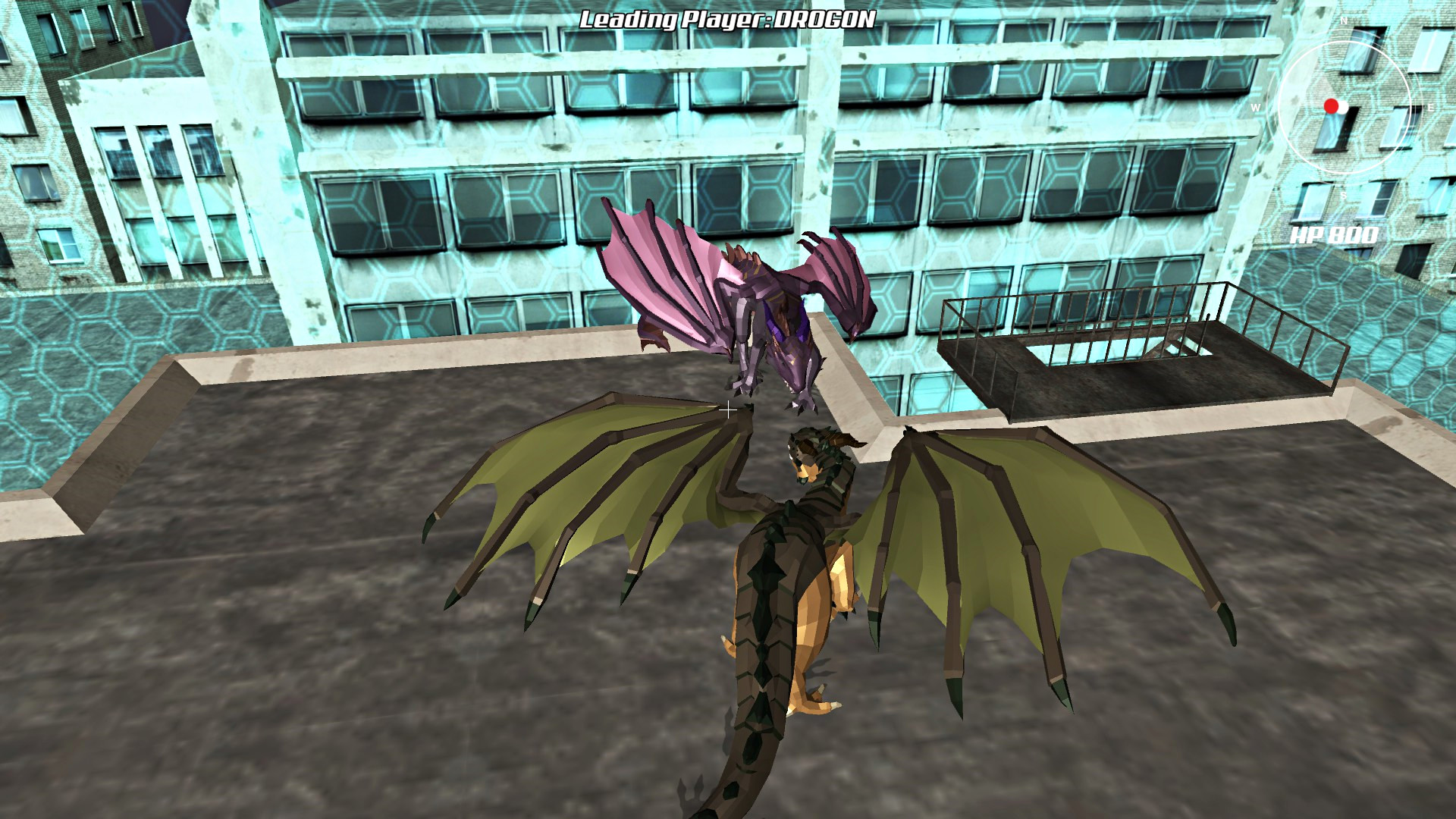Click the crosshair at screen center

click(x=729, y=410)
